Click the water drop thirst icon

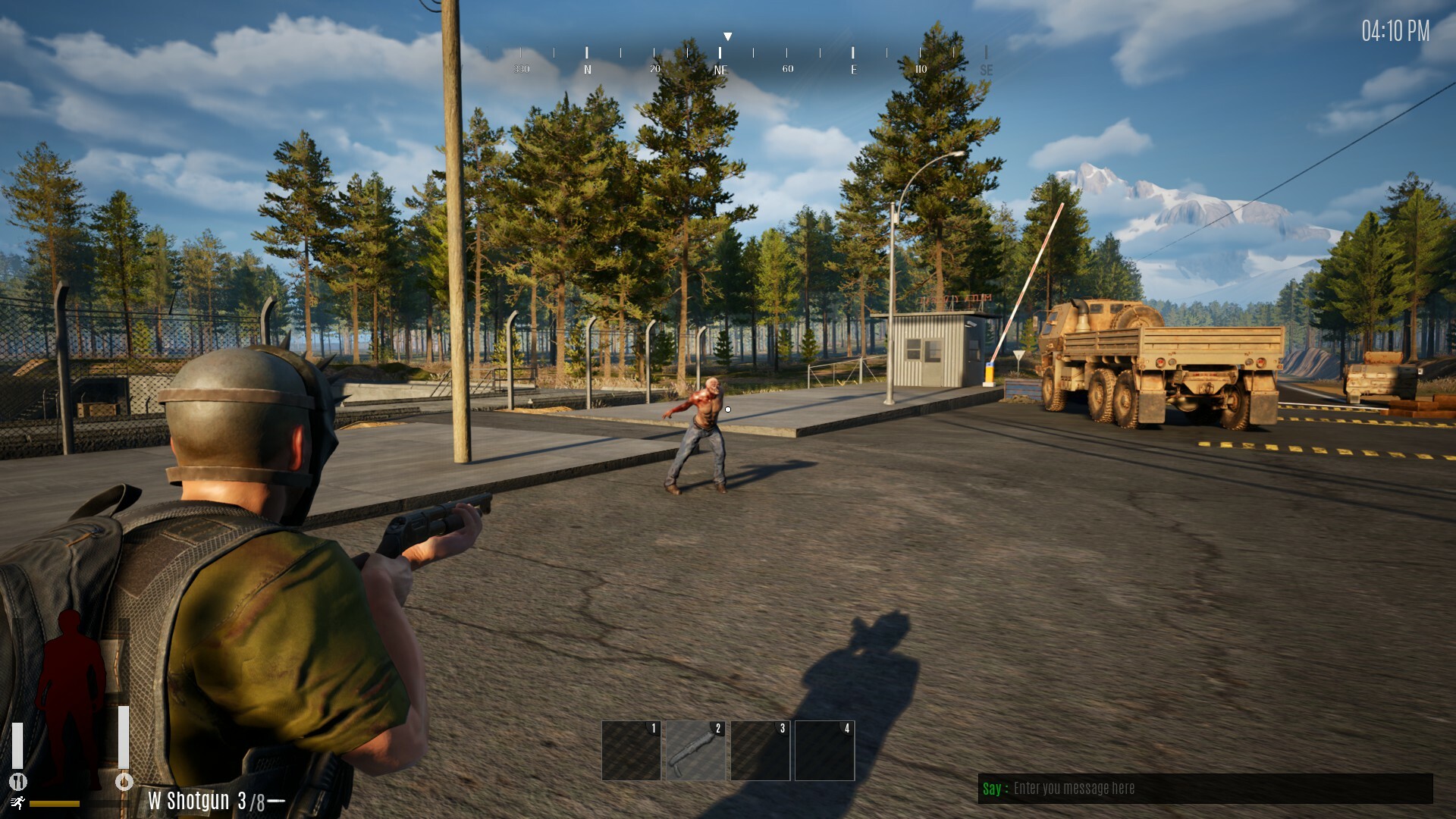coord(124,781)
